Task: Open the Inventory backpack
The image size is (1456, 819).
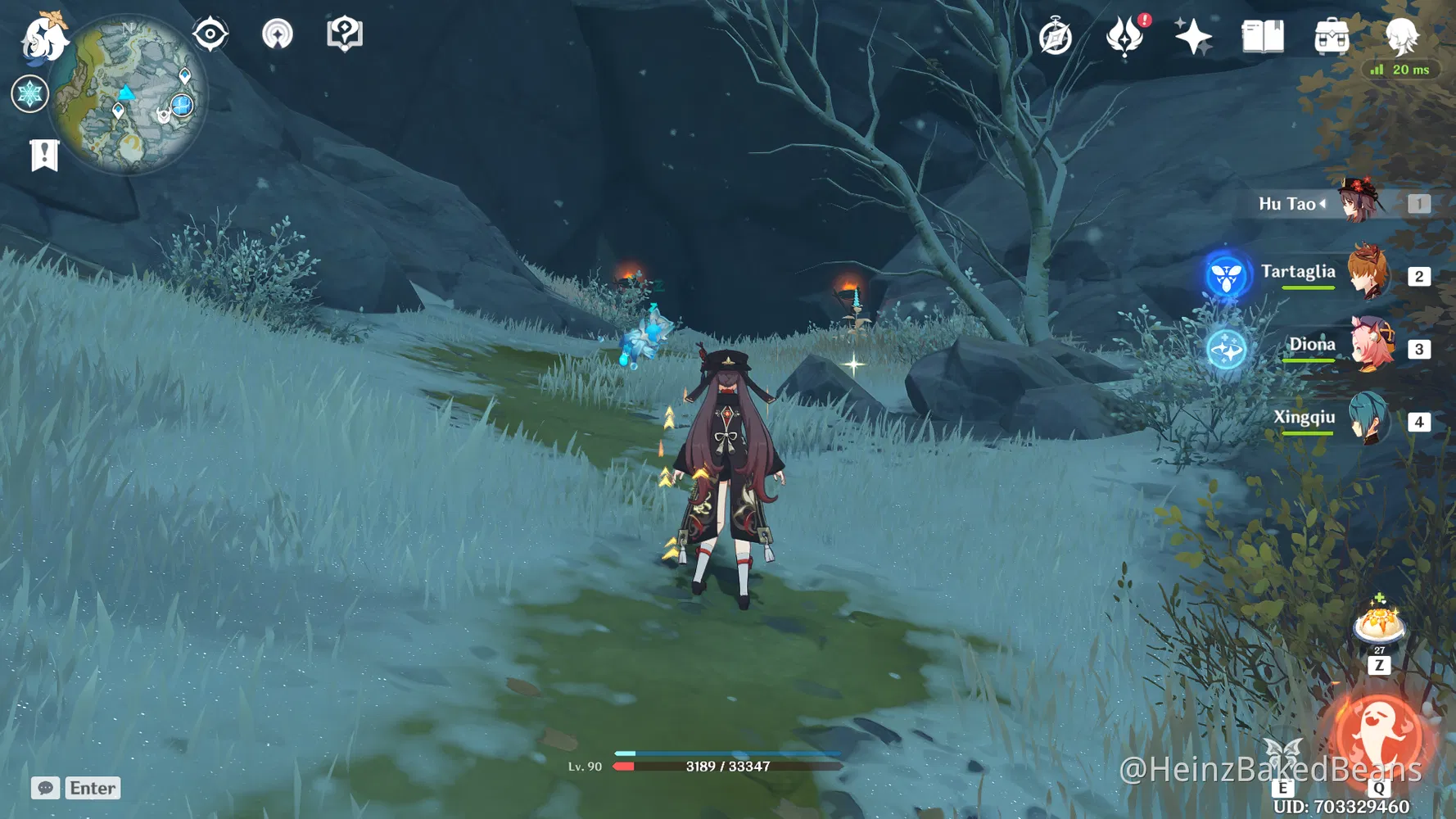Action: pyautogui.click(x=1332, y=37)
